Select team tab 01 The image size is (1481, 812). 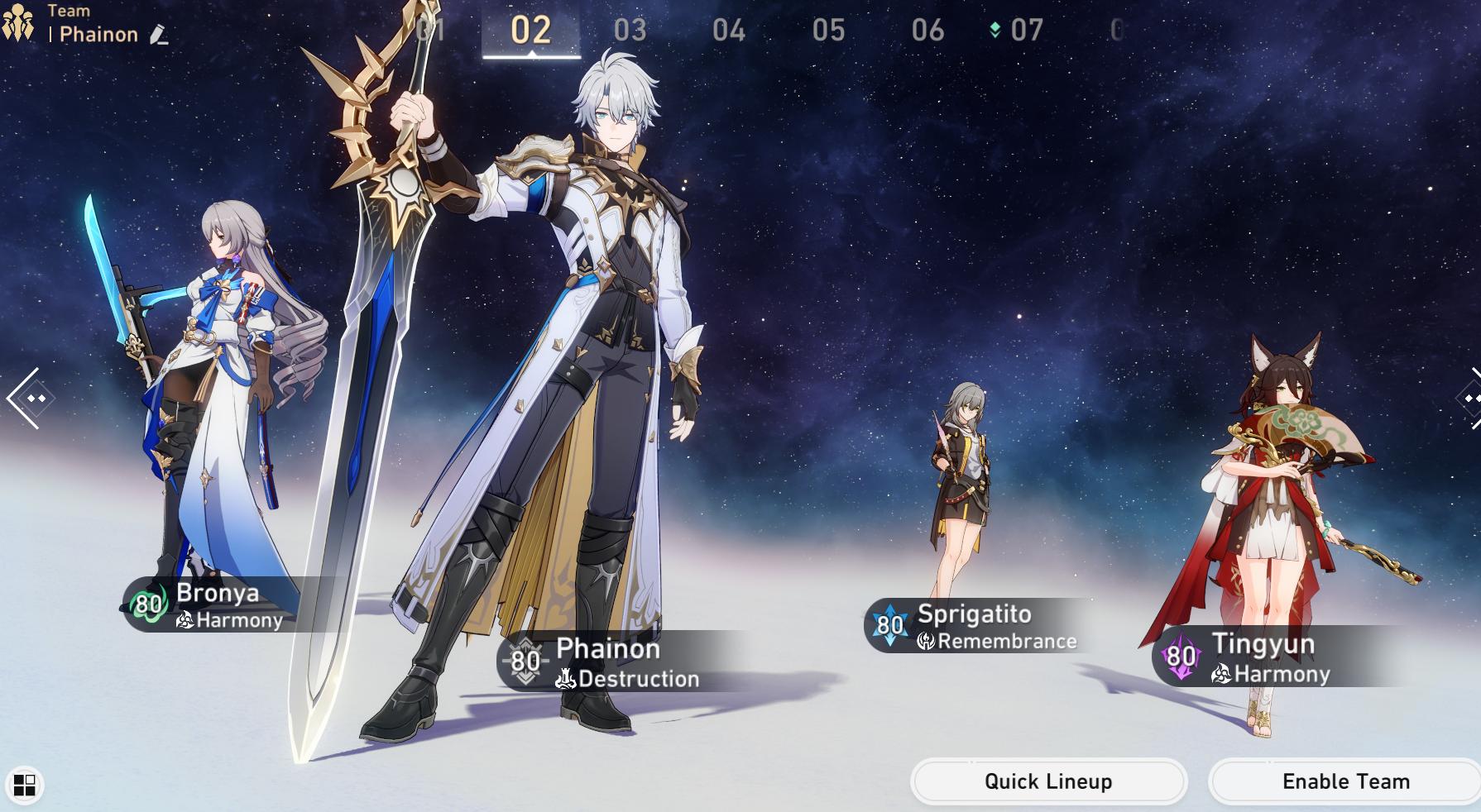click(x=432, y=31)
